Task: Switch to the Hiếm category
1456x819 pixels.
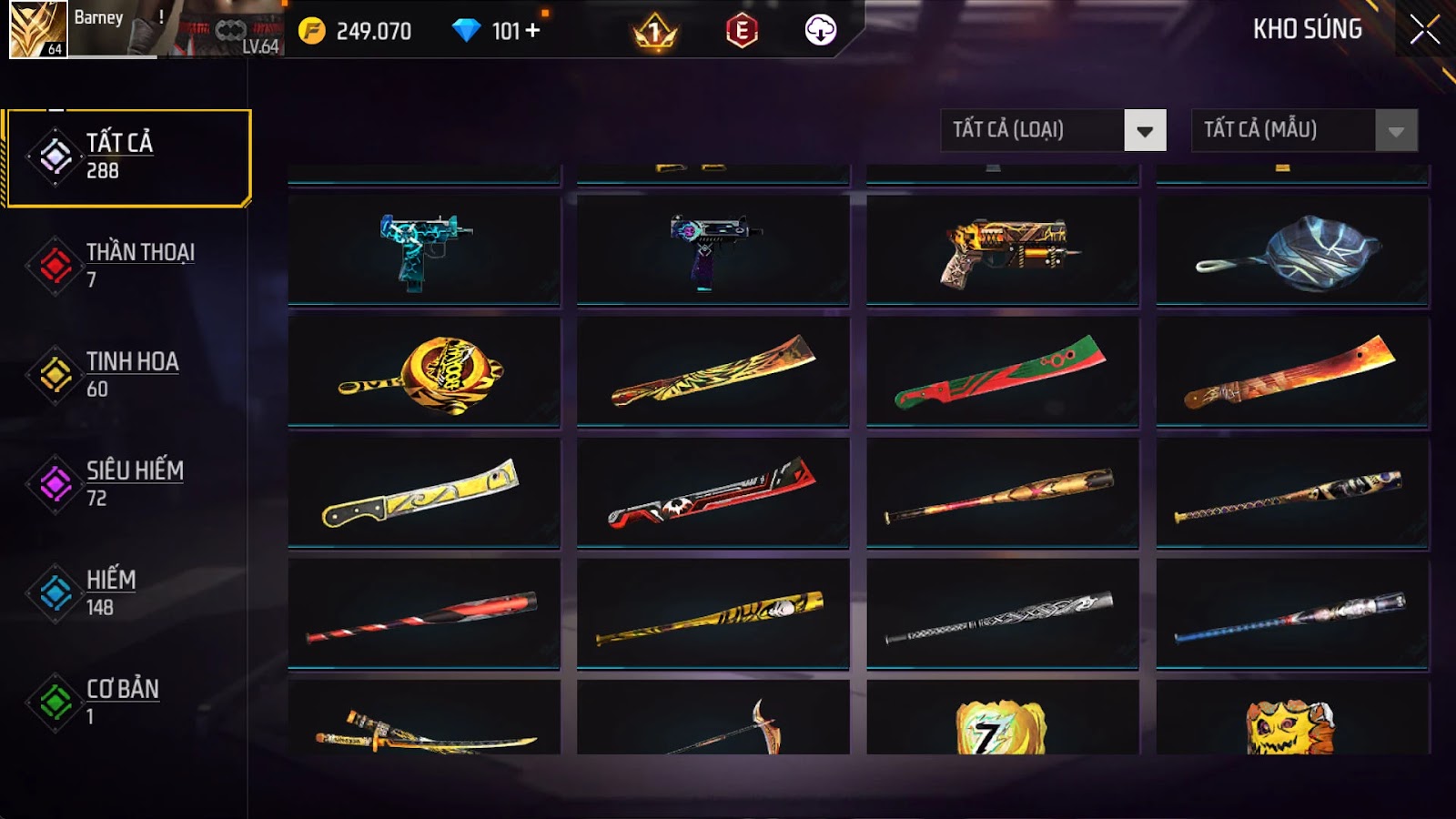Action: pyautogui.click(x=128, y=592)
